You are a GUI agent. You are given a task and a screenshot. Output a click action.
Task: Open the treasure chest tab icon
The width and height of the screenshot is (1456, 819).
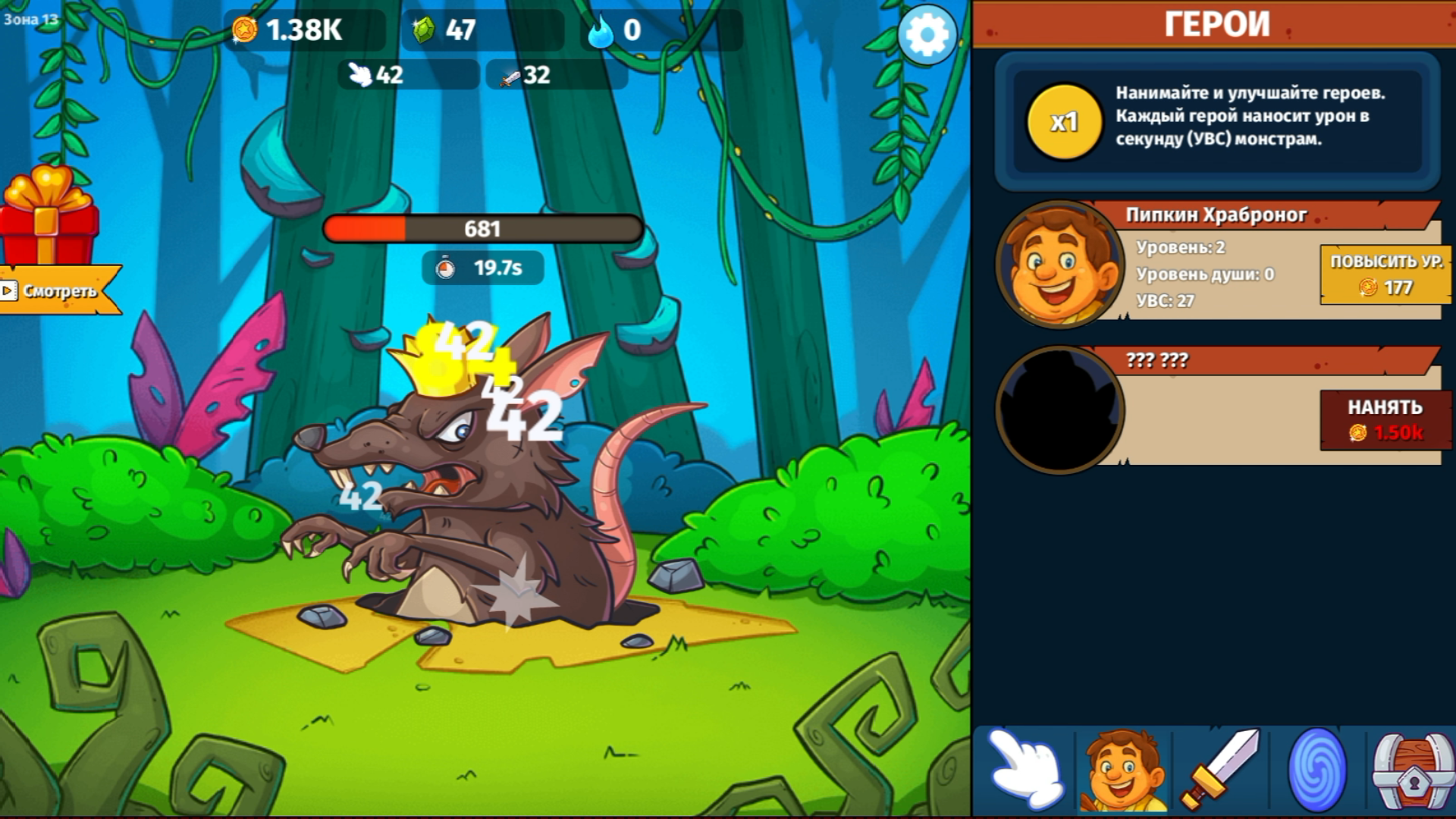point(1412,770)
